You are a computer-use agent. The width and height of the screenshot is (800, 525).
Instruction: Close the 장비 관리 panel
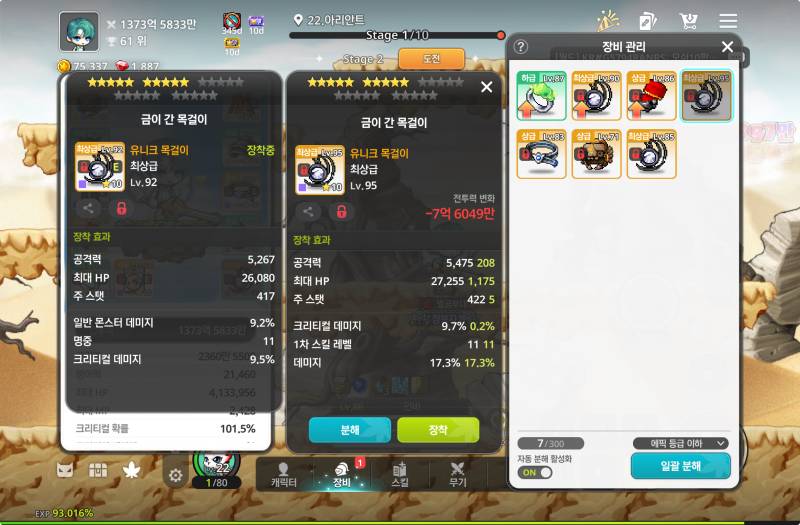click(x=727, y=47)
